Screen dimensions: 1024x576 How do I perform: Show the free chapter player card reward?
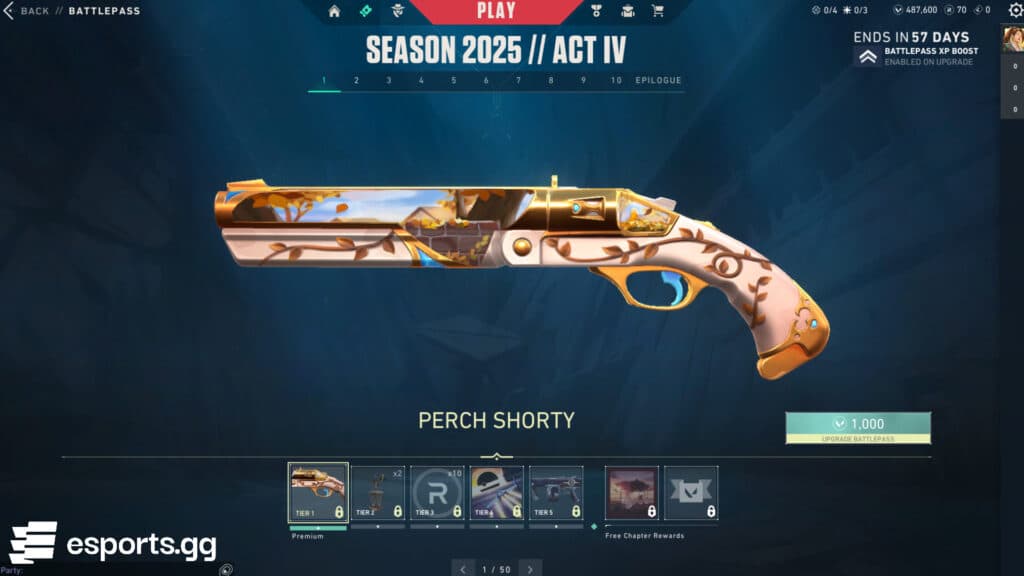tap(632, 492)
